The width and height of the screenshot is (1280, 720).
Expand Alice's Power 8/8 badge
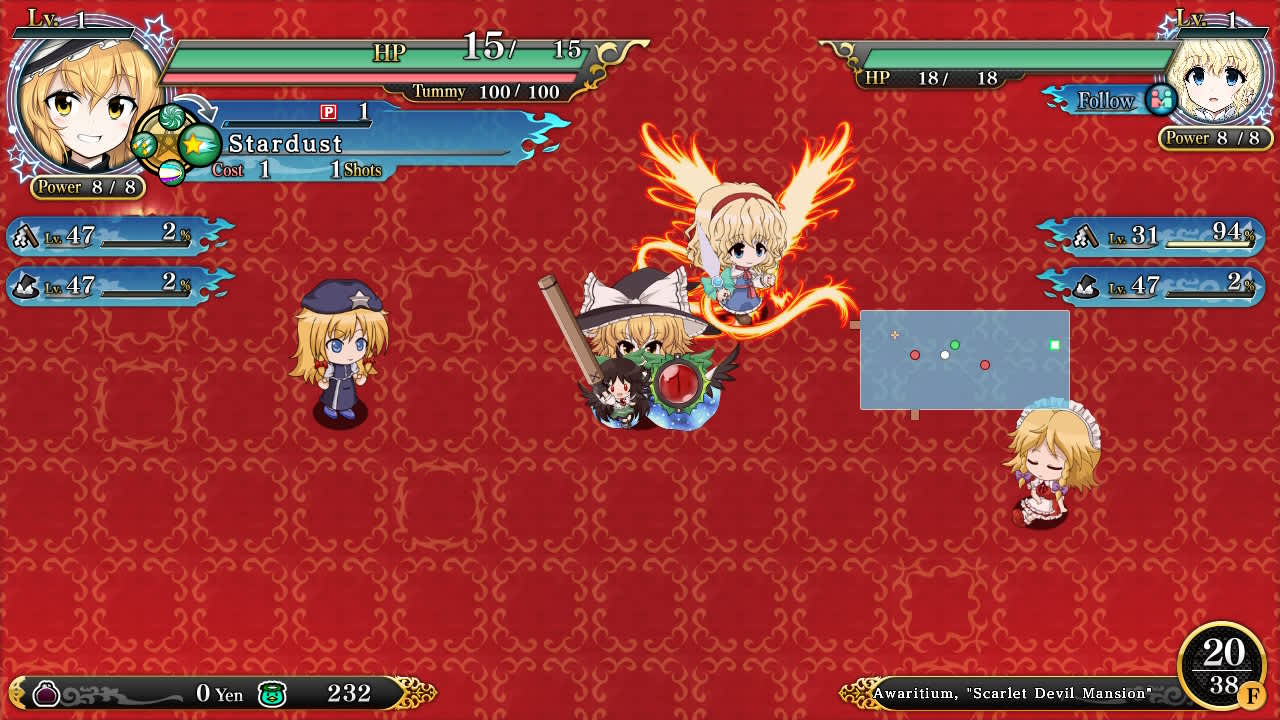coord(1216,138)
